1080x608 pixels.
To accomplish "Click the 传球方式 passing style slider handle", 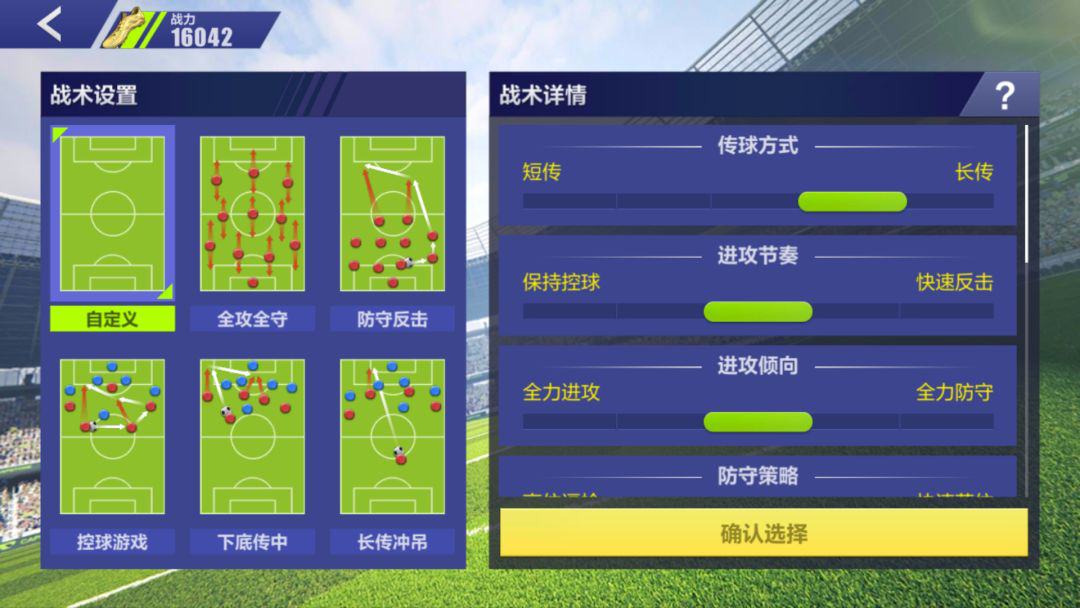I will (x=852, y=202).
